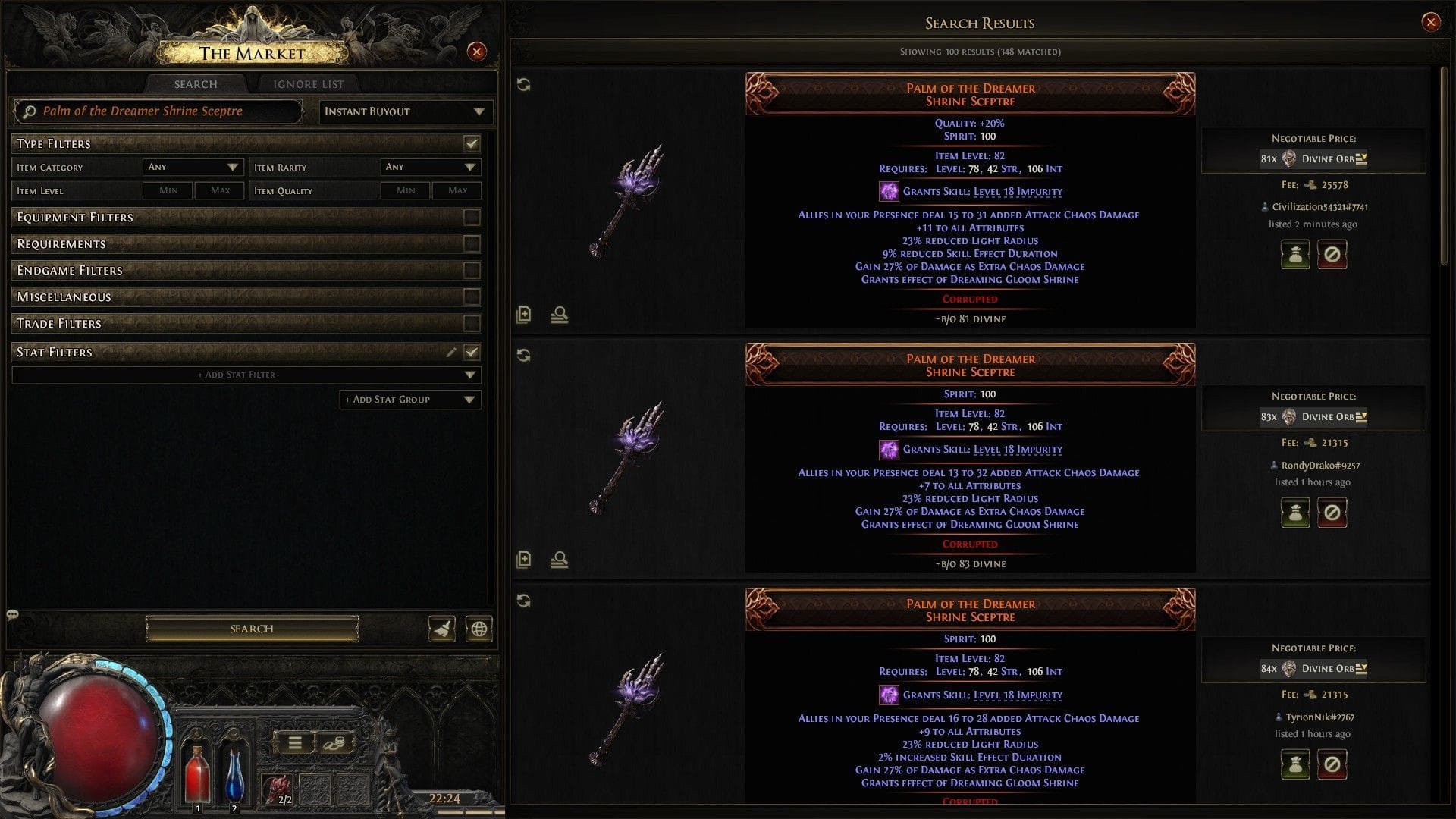Open the globe league selector beside the broom icon
This screenshot has width=1456, height=819.
(x=477, y=628)
